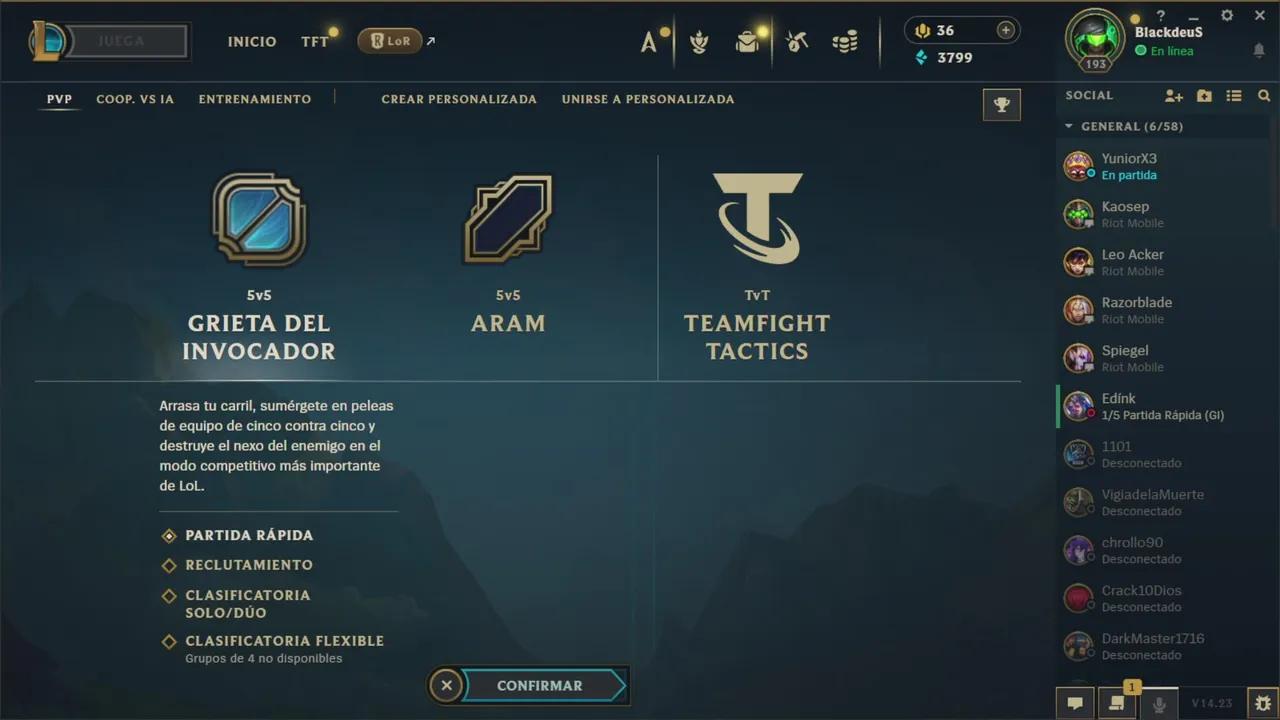Open the chat bubble icon at bottom right
The width and height of the screenshot is (1280, 720).
pyautogui.click(x=1074, y=703)
